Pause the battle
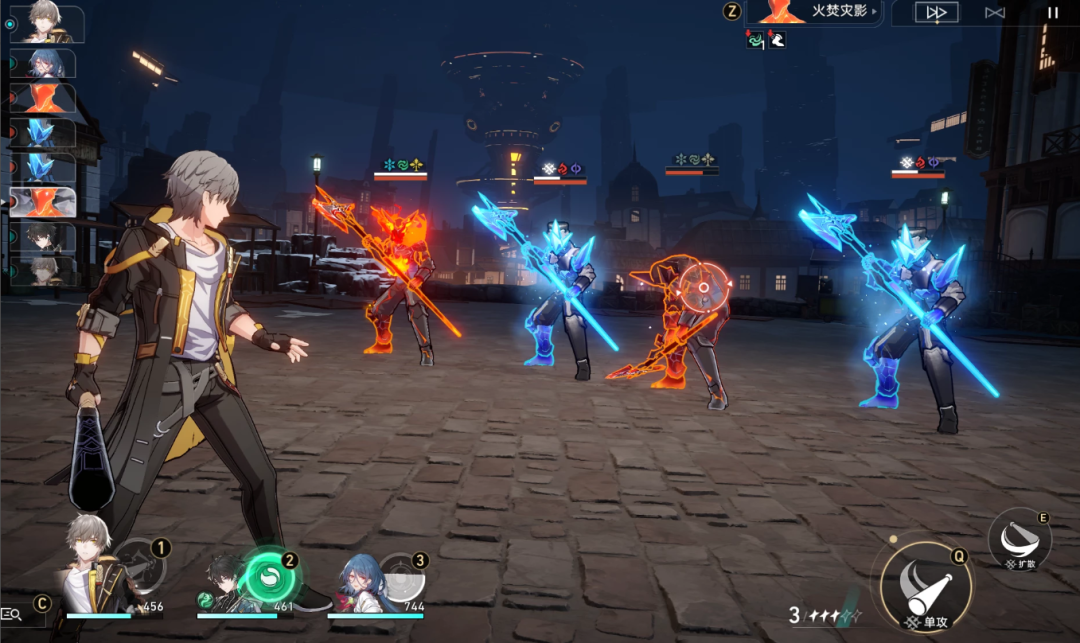Screen dimensions: 1080x643 tap(1052, 13)
